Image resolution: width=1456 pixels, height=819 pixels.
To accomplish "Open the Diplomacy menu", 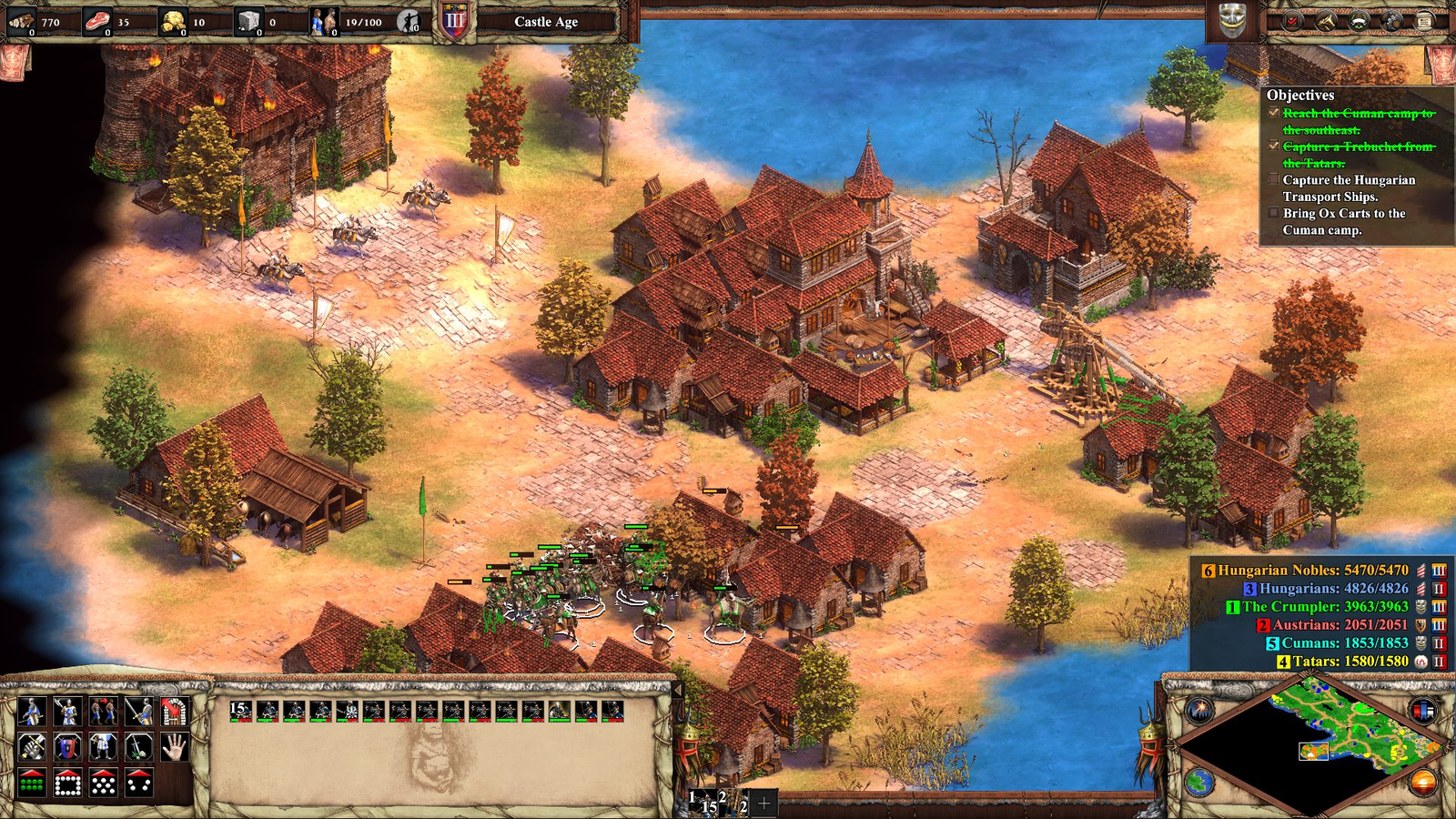I will coord(1359,21).
